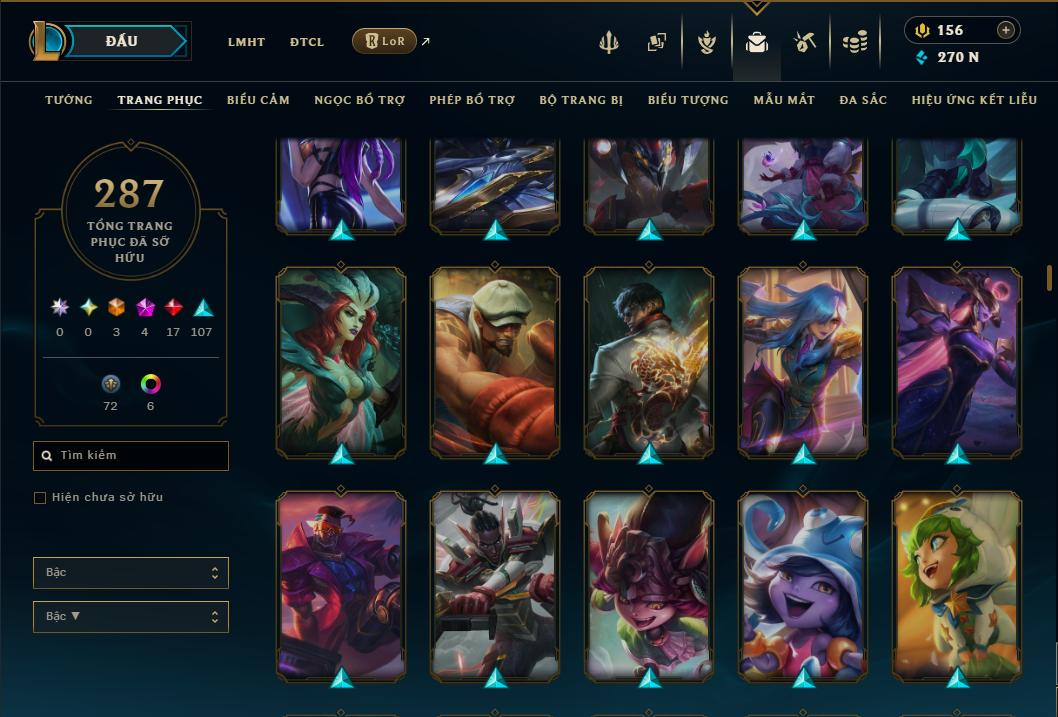The height and width of the screenshot is (717, 1058).
Task: Pick the green-haired girl in white onesie skin
Action: [957, 584]
